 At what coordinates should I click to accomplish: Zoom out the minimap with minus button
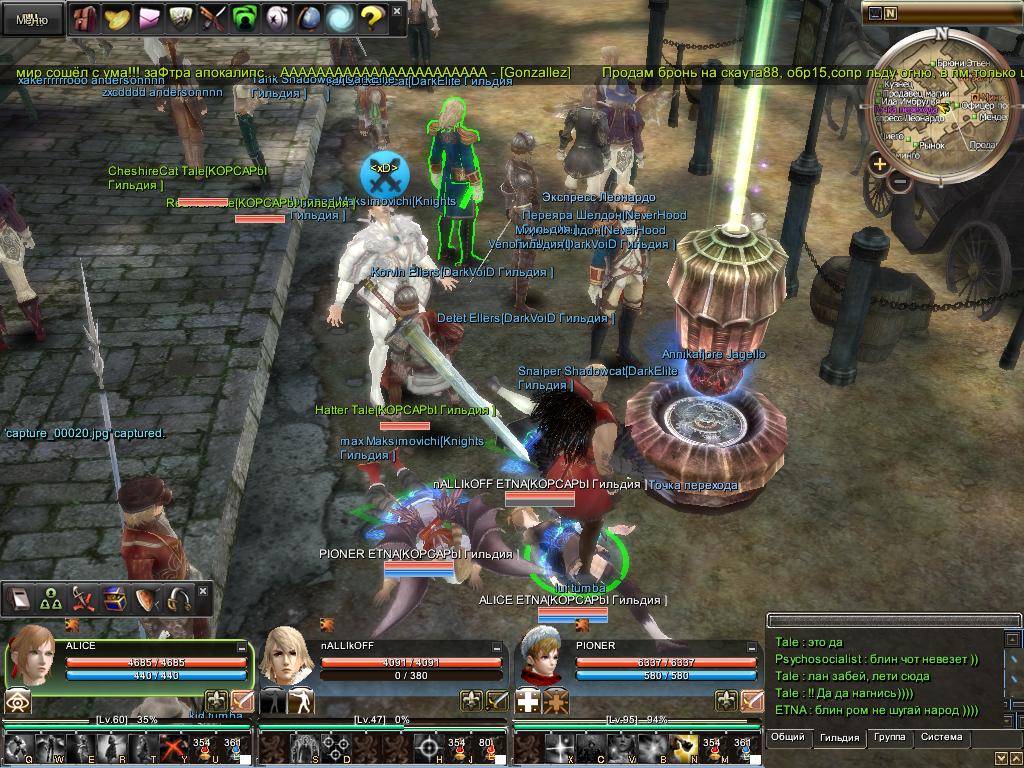(900, 182)
